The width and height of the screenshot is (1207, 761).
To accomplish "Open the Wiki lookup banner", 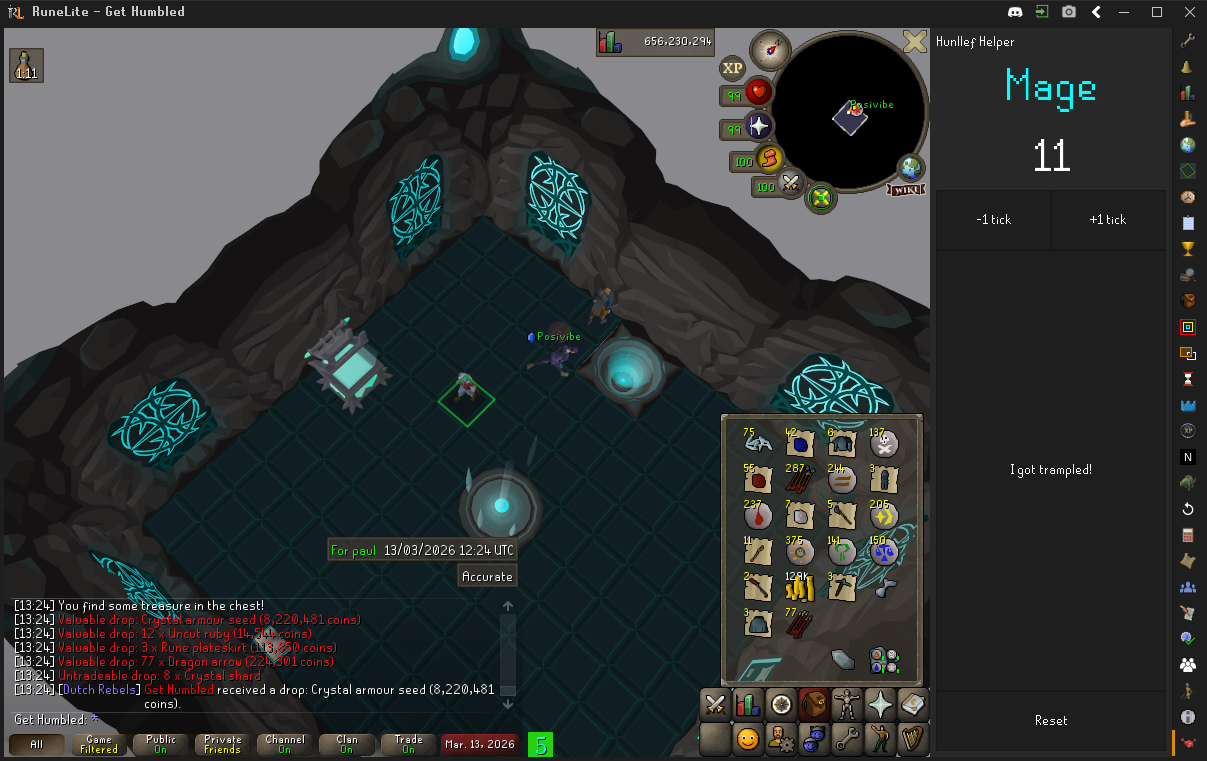I will pos(904,190).
